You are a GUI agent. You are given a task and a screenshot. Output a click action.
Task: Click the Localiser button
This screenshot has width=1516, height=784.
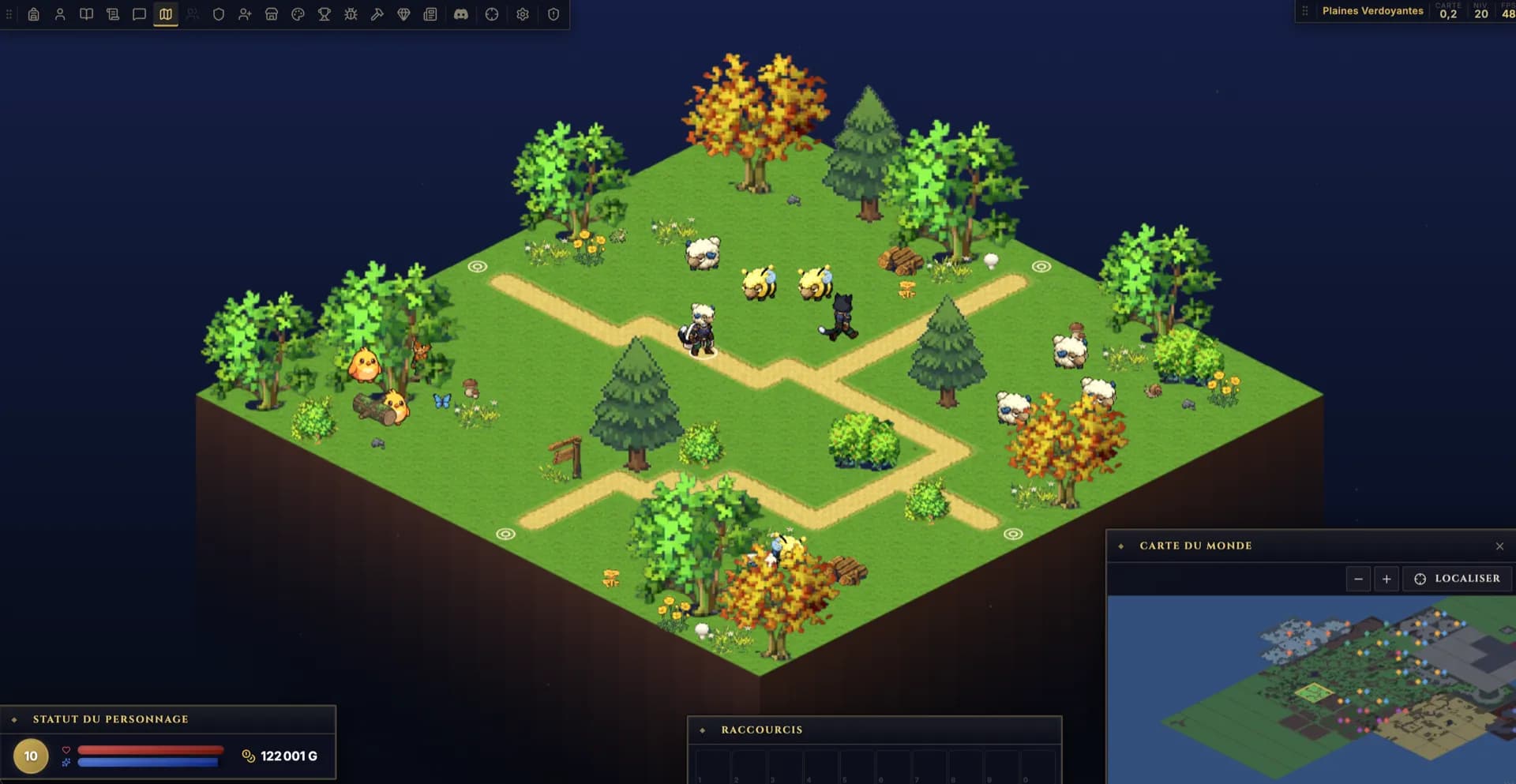coord(1457,579)
